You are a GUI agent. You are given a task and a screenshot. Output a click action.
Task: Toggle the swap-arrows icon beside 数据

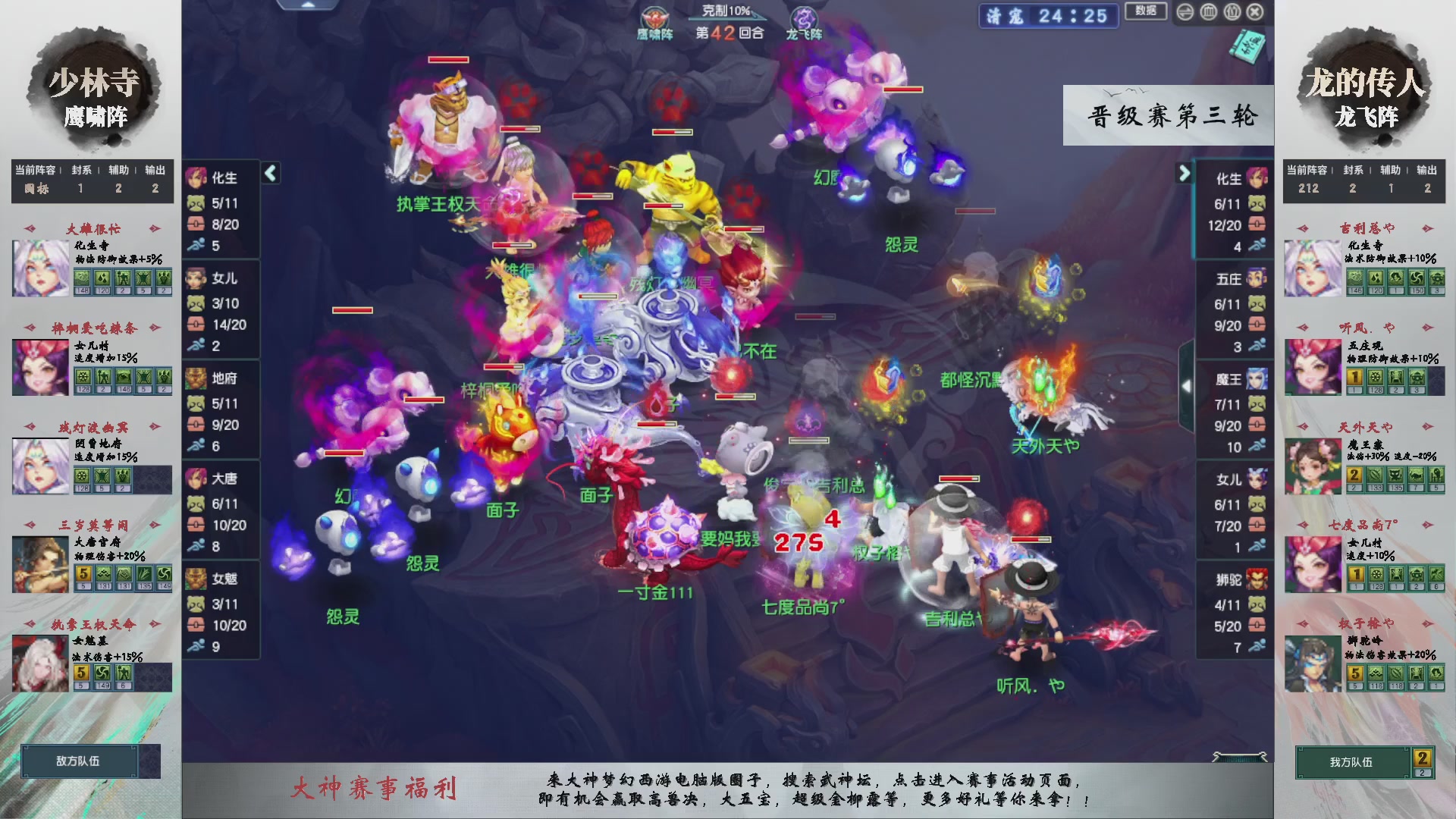[x=1185, y=12]
